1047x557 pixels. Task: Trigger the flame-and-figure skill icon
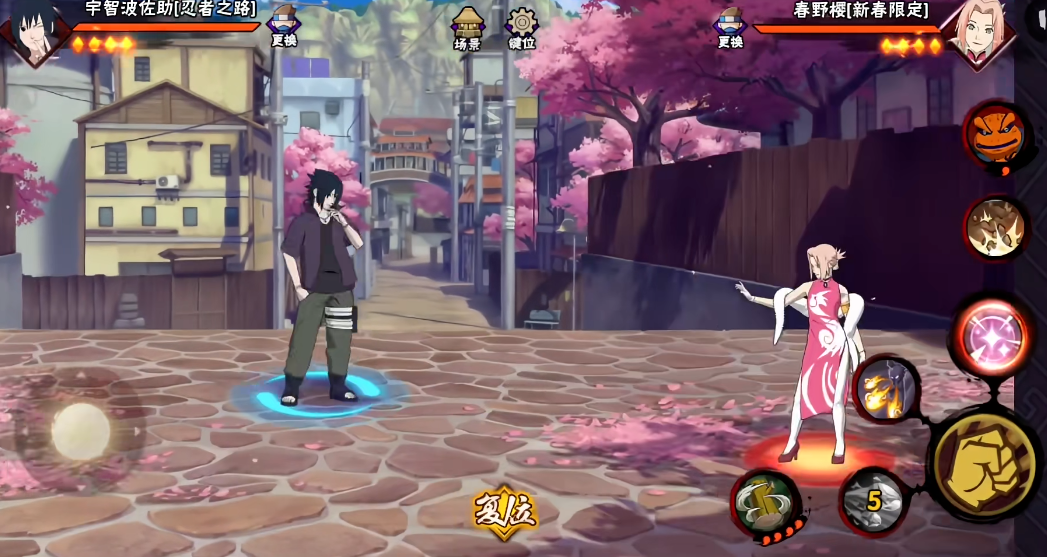coord(886,388)
